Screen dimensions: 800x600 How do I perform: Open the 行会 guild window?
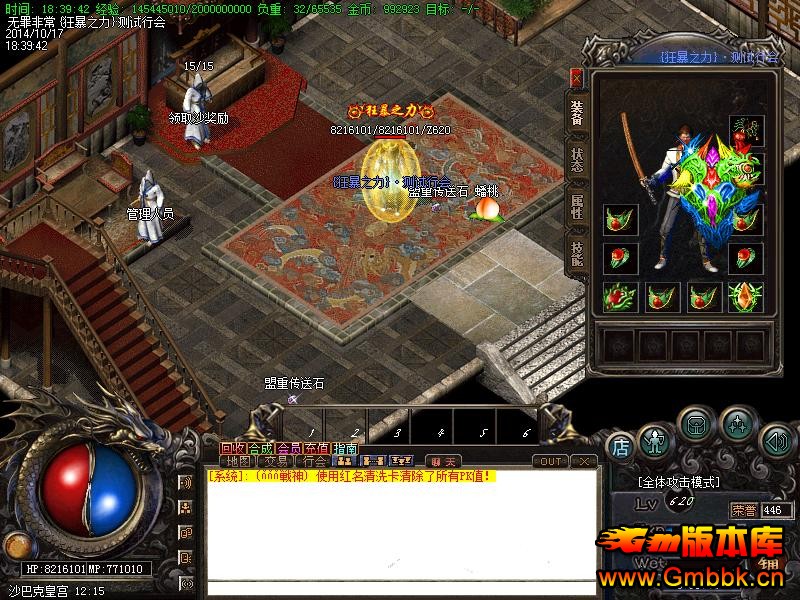click(x=314, y=461)
